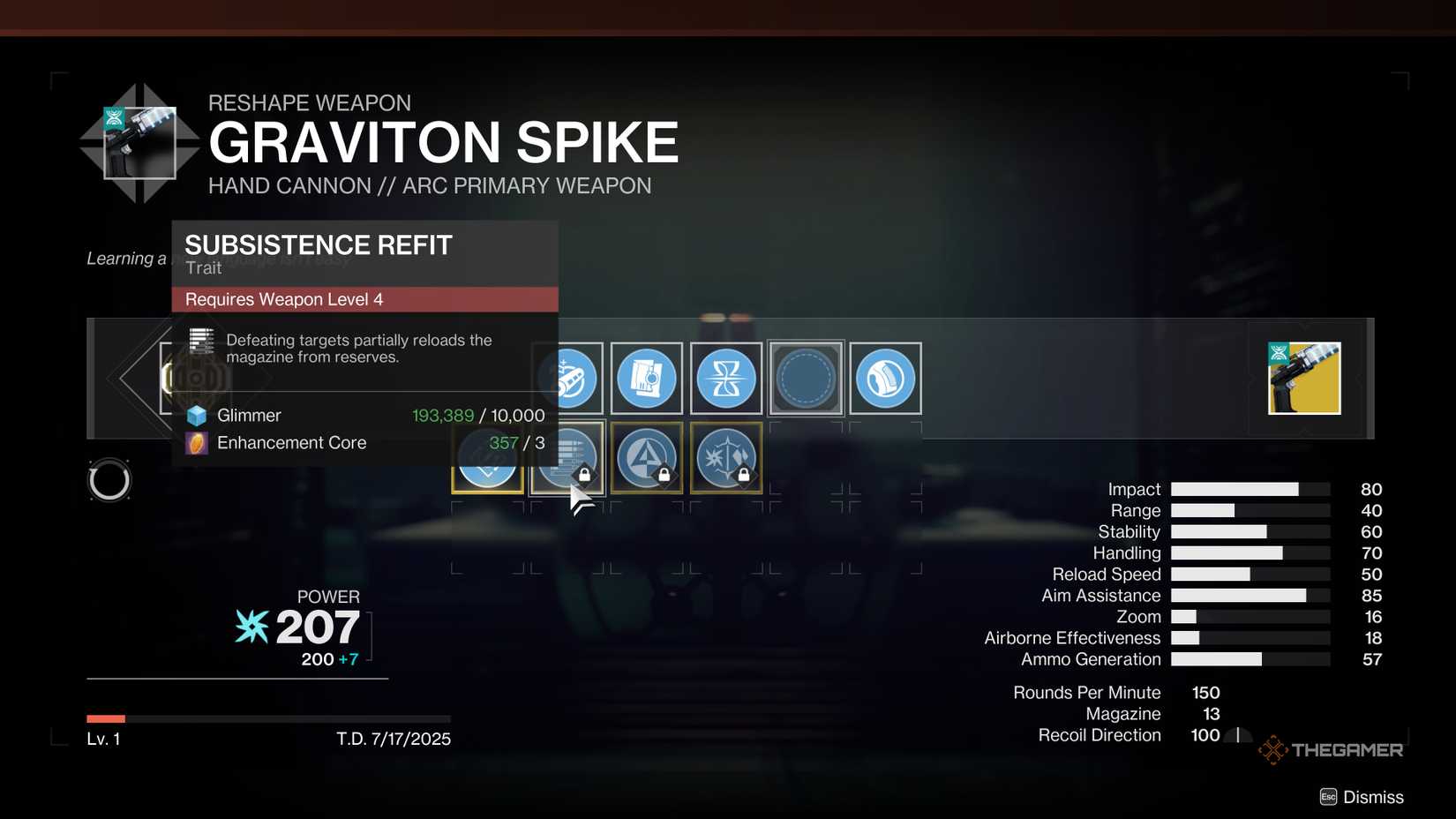This screenshot has height=819, width=1456.
Task: Click the locked star-and-diamonds trait icon
Action: click(x=726, y=457)
